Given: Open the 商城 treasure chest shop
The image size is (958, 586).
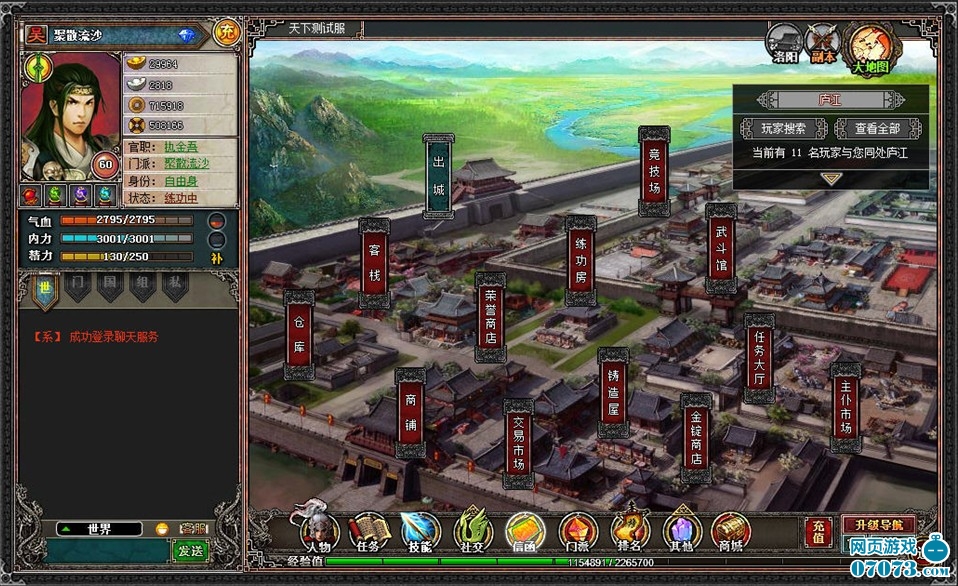Looking at the screenshot, I should click(x=732, y=532).
